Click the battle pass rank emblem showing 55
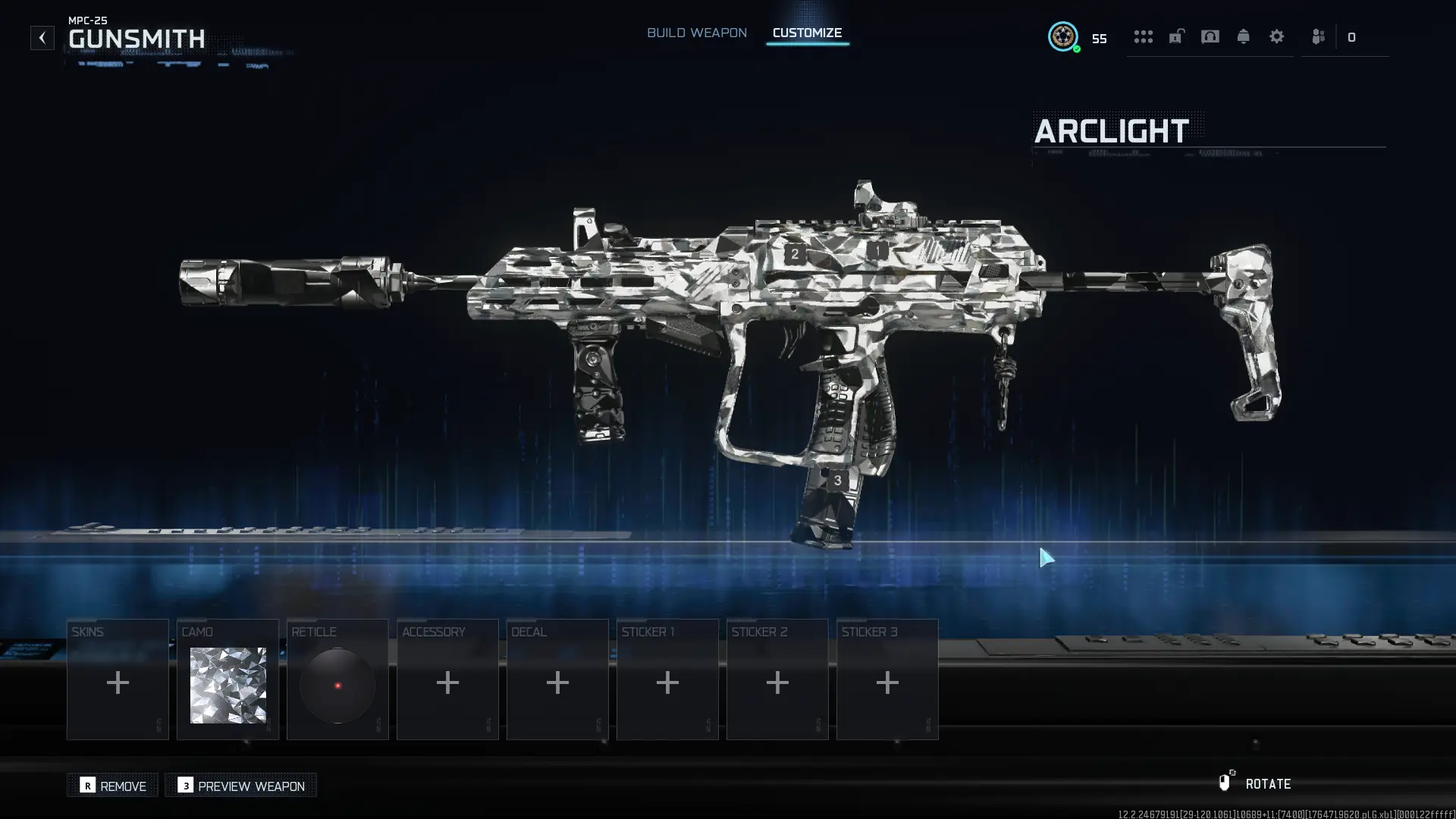1456x819 pixels. (x=1063, y=36)
